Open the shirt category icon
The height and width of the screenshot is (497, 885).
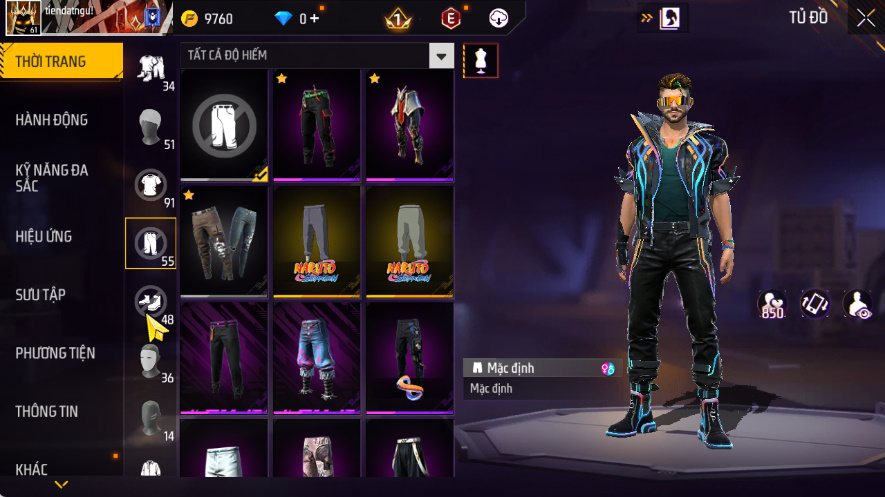coord(151,184)
